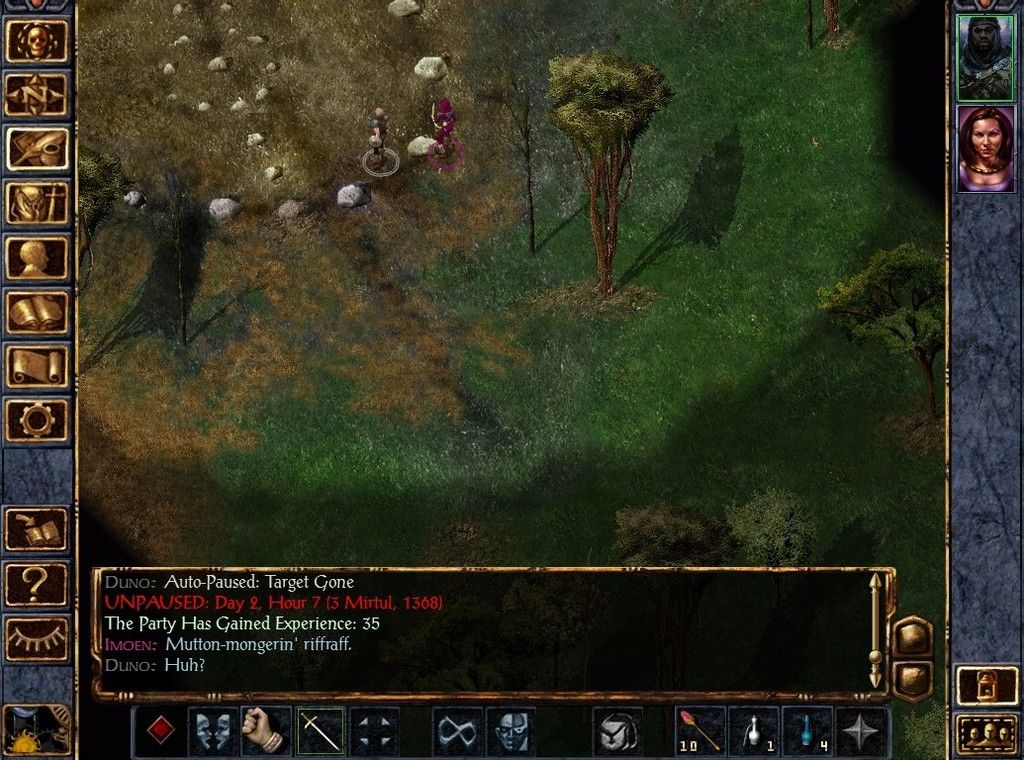Use the blue potion quick item
Viewport: 1024px width, 760px height.
tap(808, 732)
